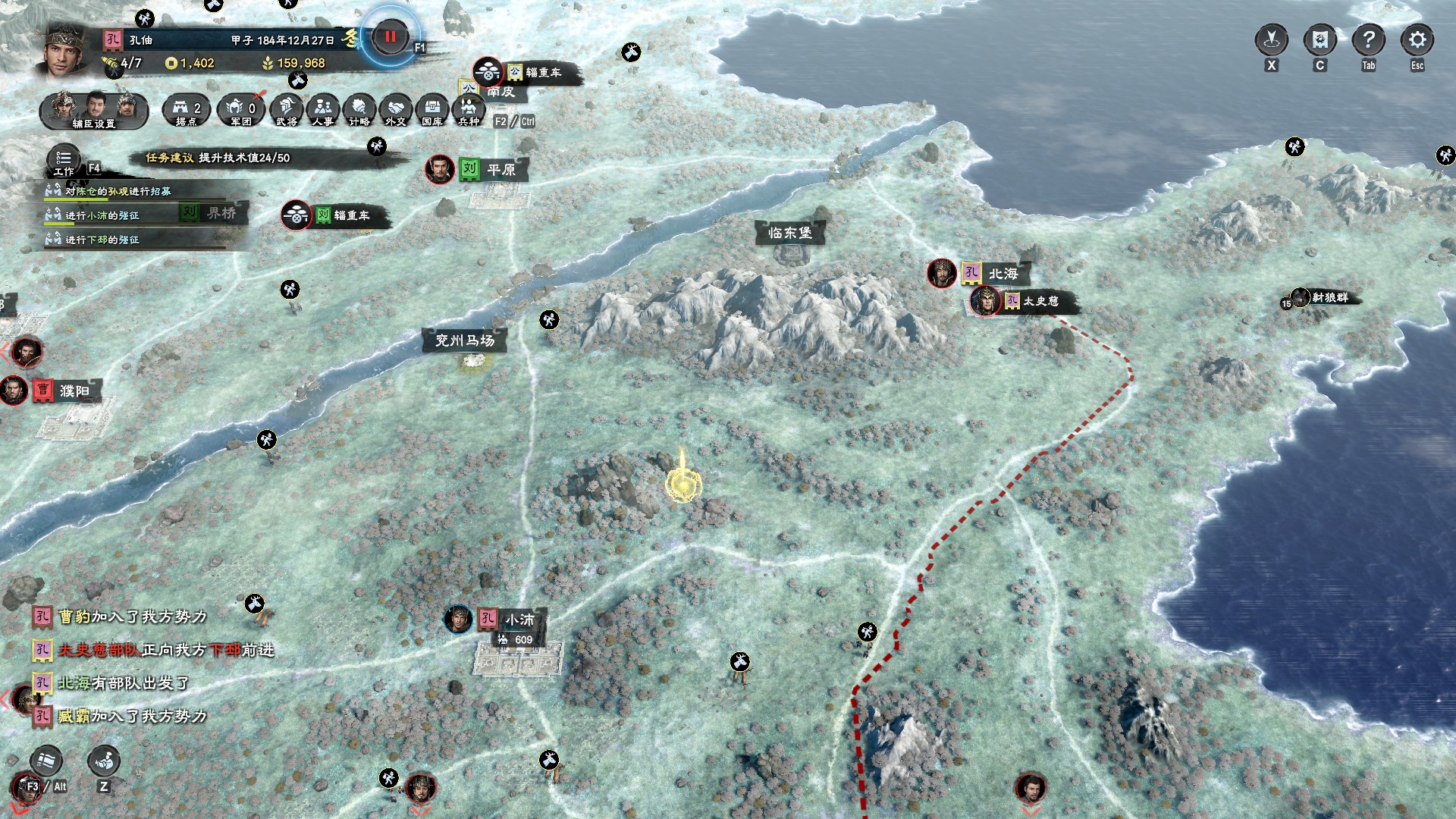This screenshot has height=819, width=1456.
Task: Open the 据点 strongholds menu
Action: pos(186,110)
